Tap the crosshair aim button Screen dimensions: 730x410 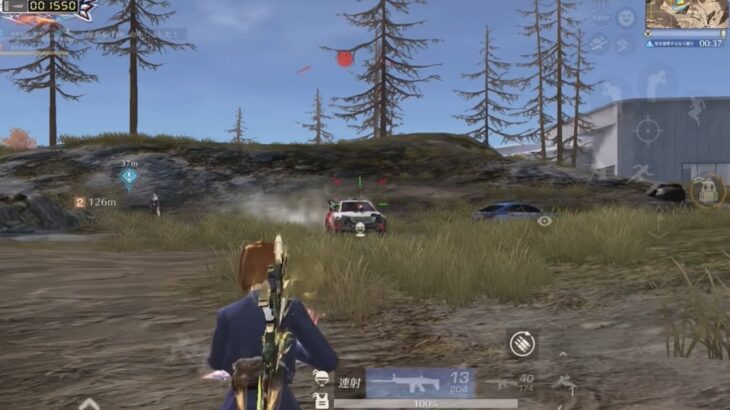click(648, 130)
